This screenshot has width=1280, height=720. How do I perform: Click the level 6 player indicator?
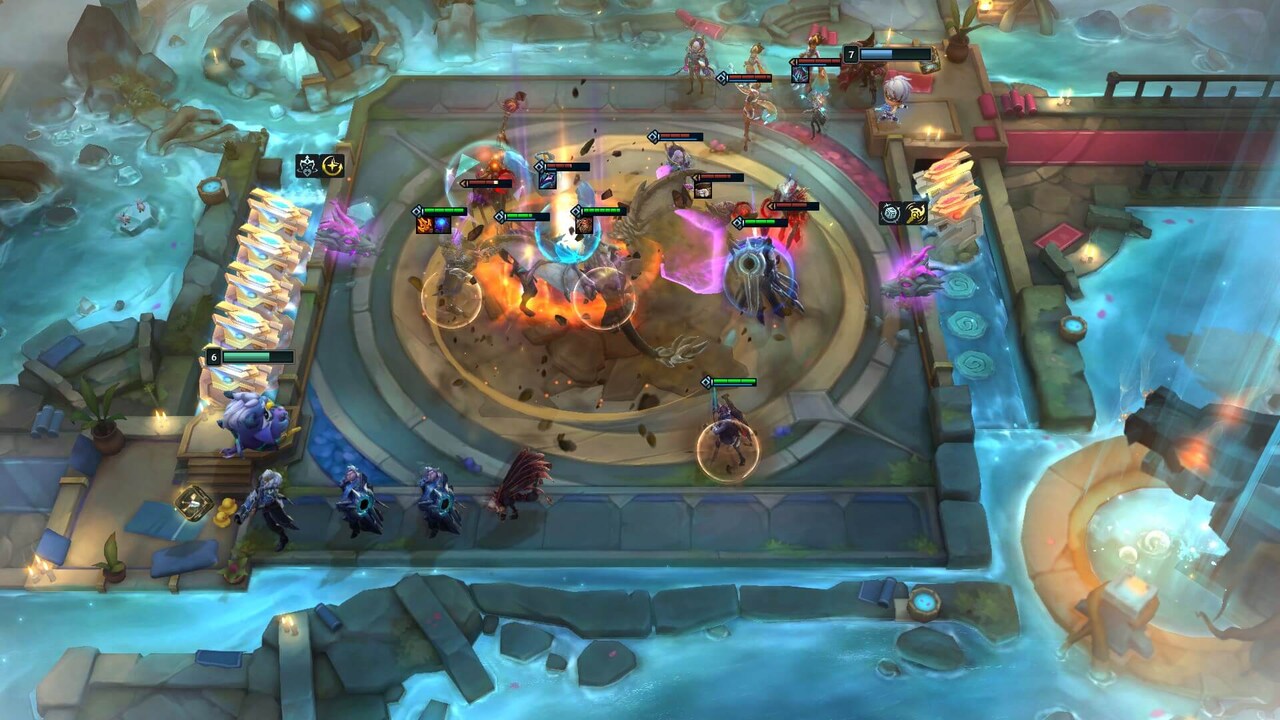[x=213, y=355]
